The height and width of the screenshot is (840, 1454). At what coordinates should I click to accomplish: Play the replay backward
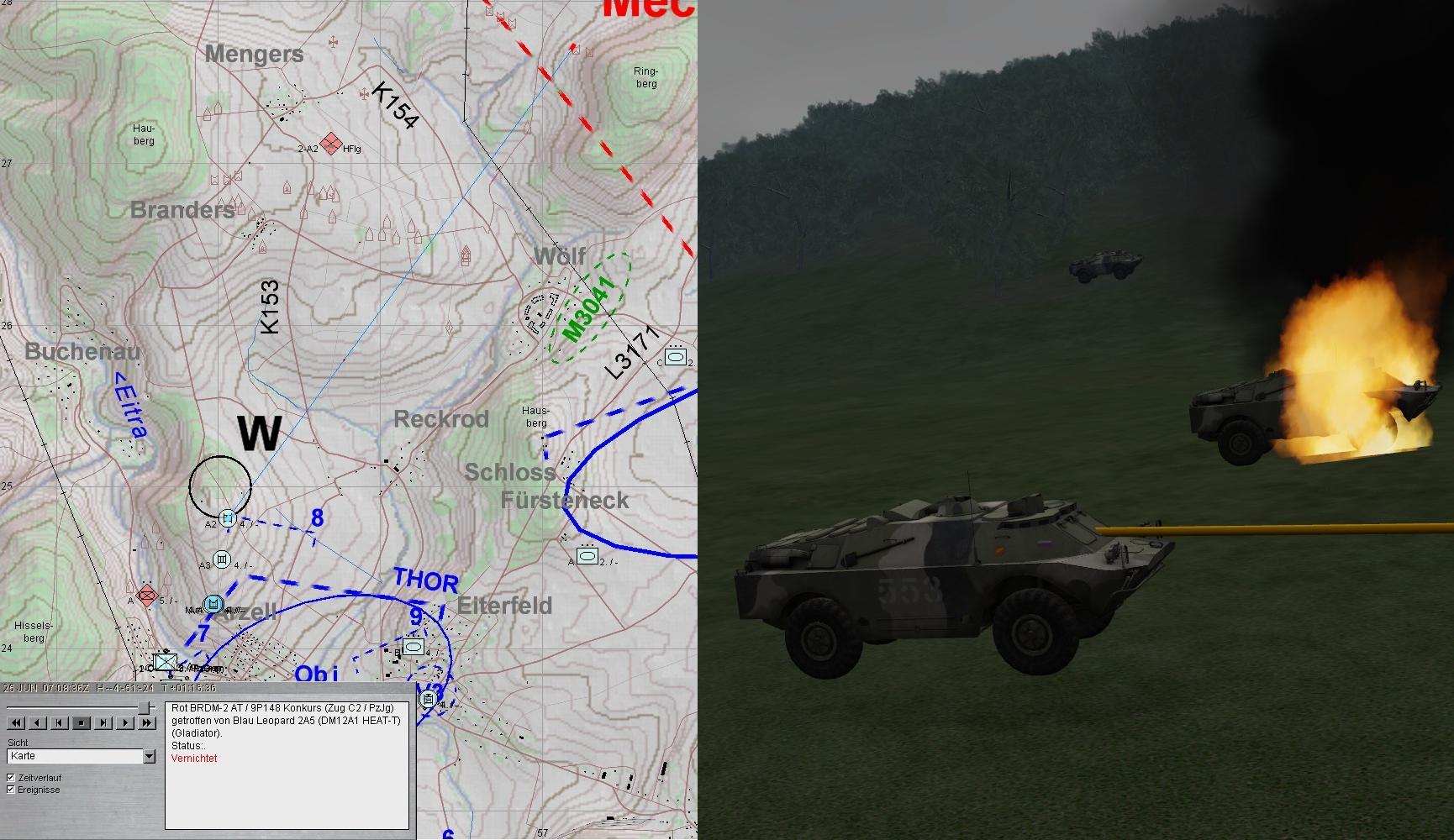point(37,722)
